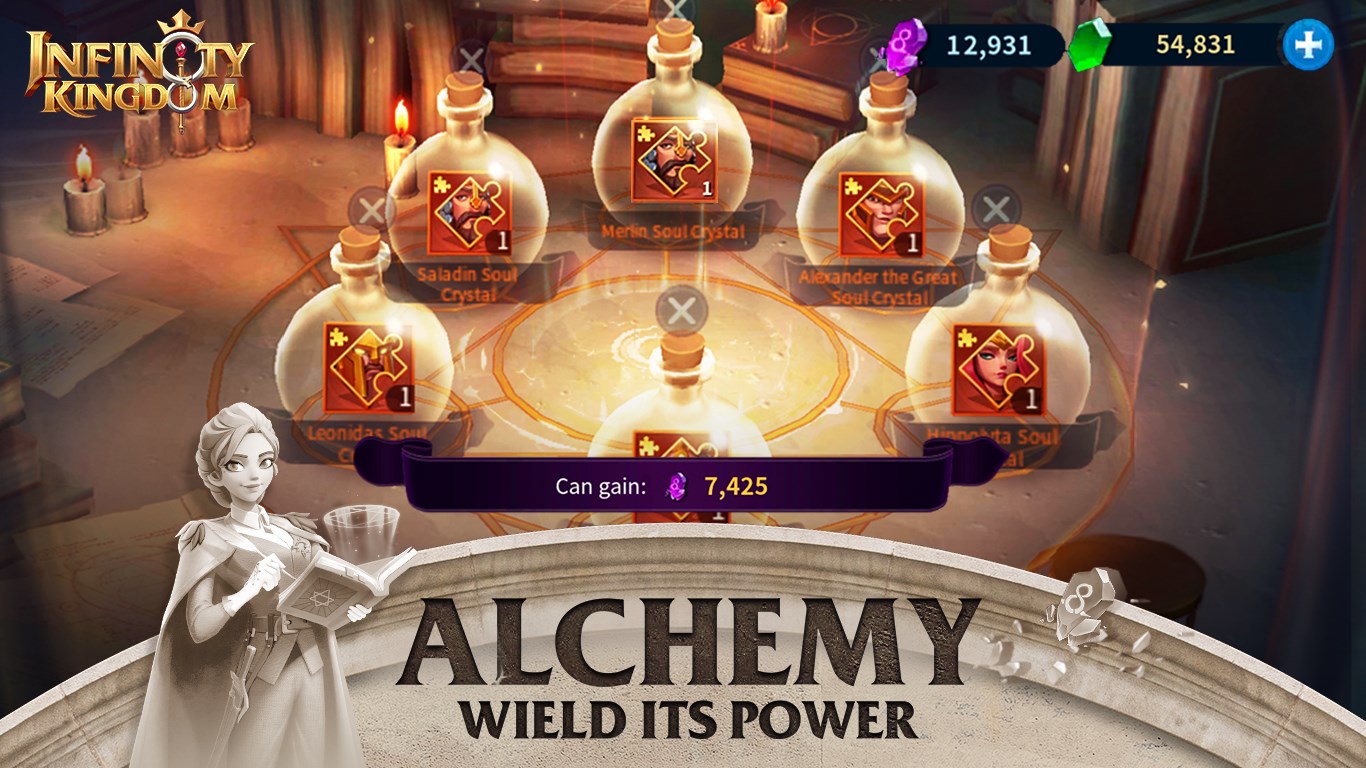This screenshot has height=768, width=1366.
Task: Click the ALCHEMY title text
Action: (683, 640)
